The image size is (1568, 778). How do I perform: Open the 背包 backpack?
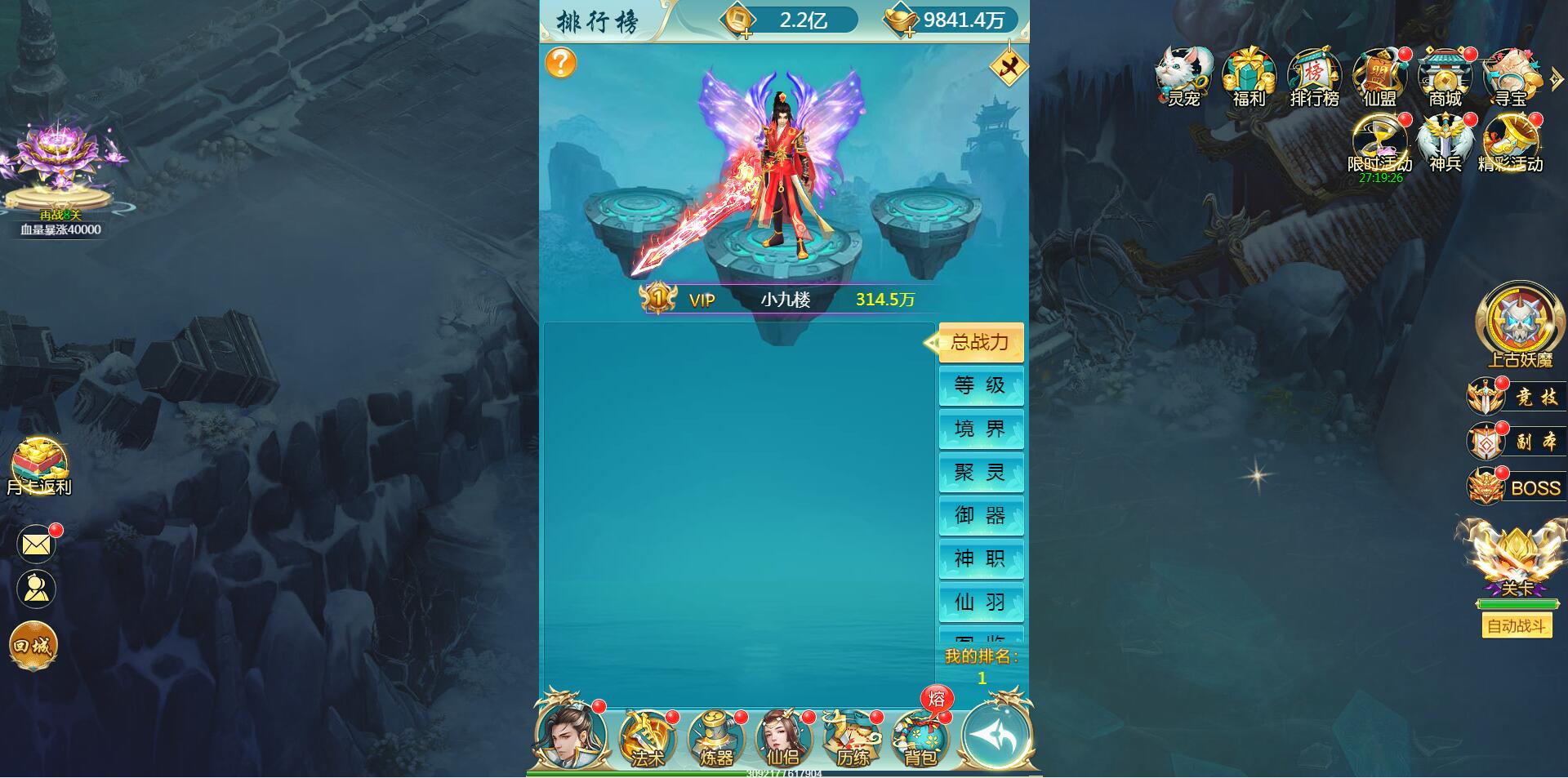[x=921, y=739]
